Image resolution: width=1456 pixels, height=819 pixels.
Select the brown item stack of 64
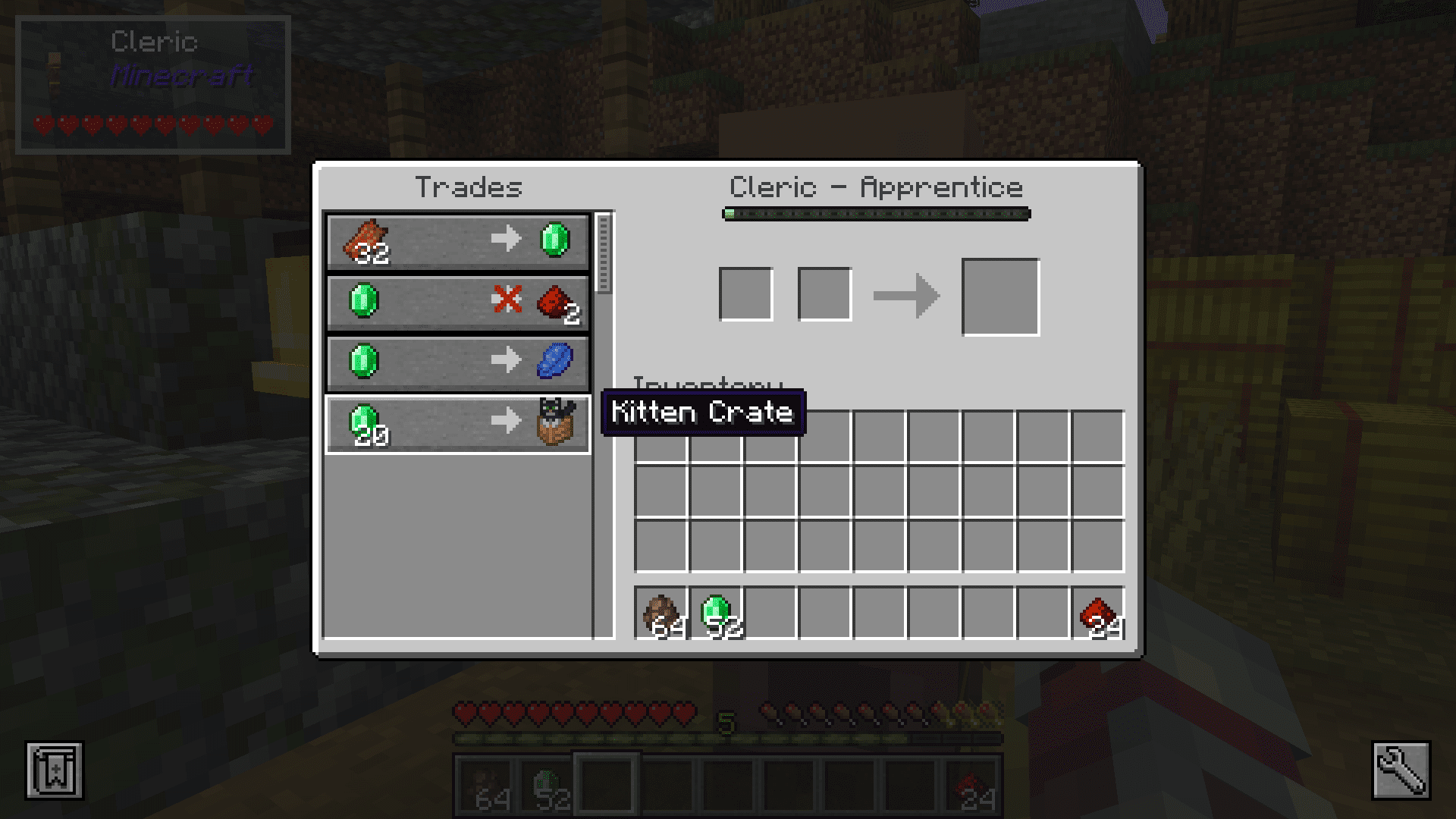coord(661,613)
